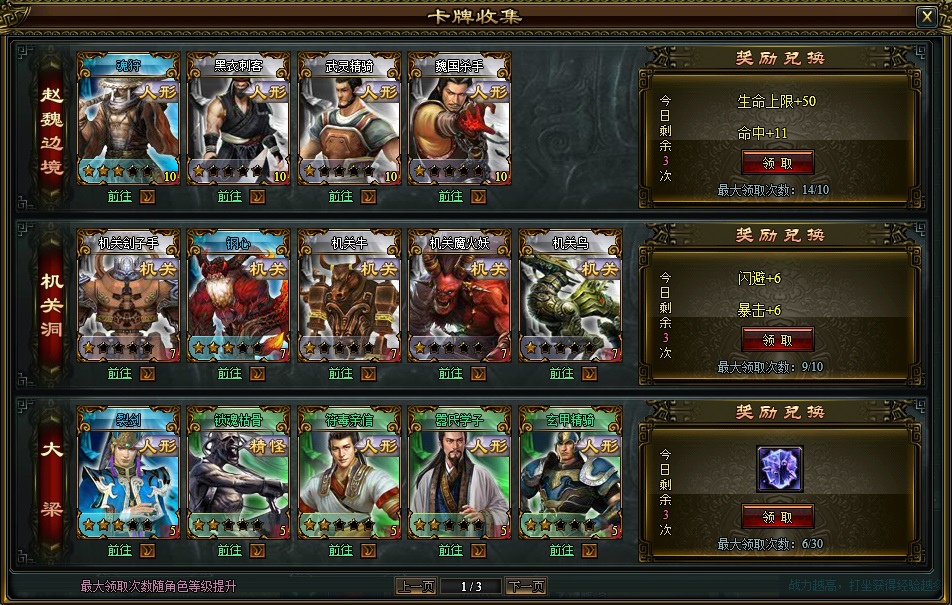
Task: Pick the 机关魔火妖 card
Action: tap(459, 296)
